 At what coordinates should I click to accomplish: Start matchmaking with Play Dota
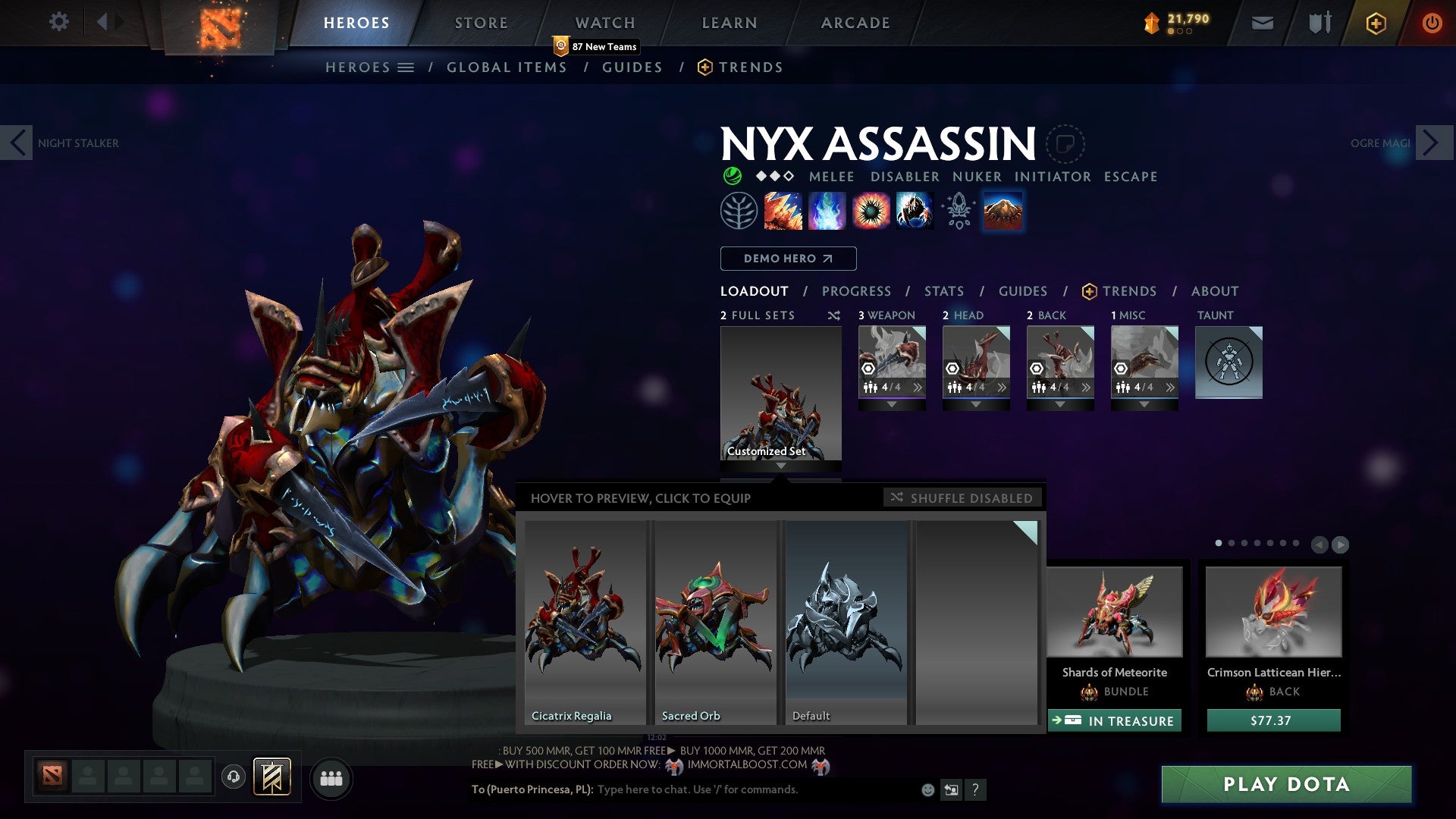pos(1286,784)
